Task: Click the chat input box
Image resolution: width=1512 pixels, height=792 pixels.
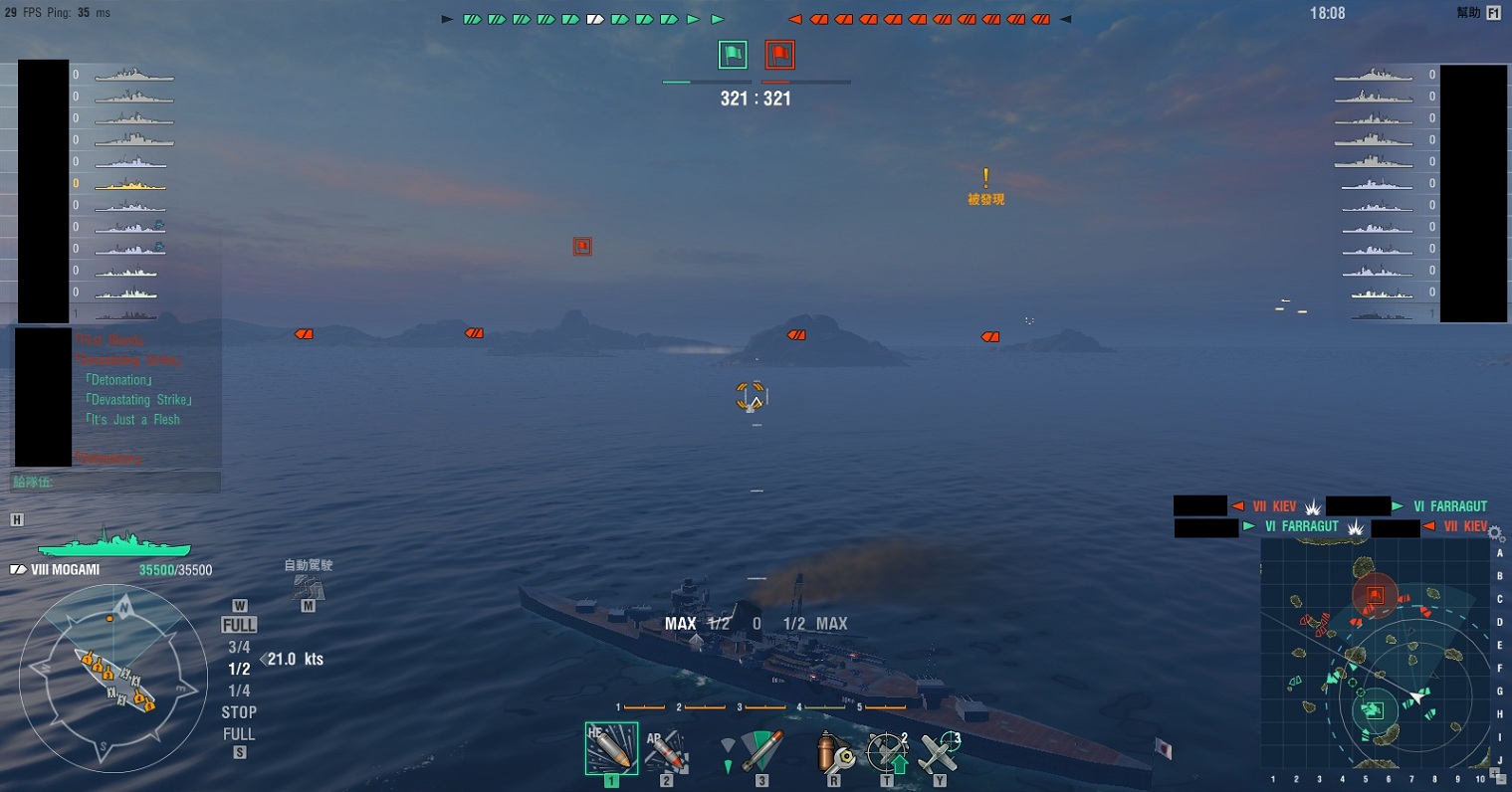Action: (x=115, y=483)
